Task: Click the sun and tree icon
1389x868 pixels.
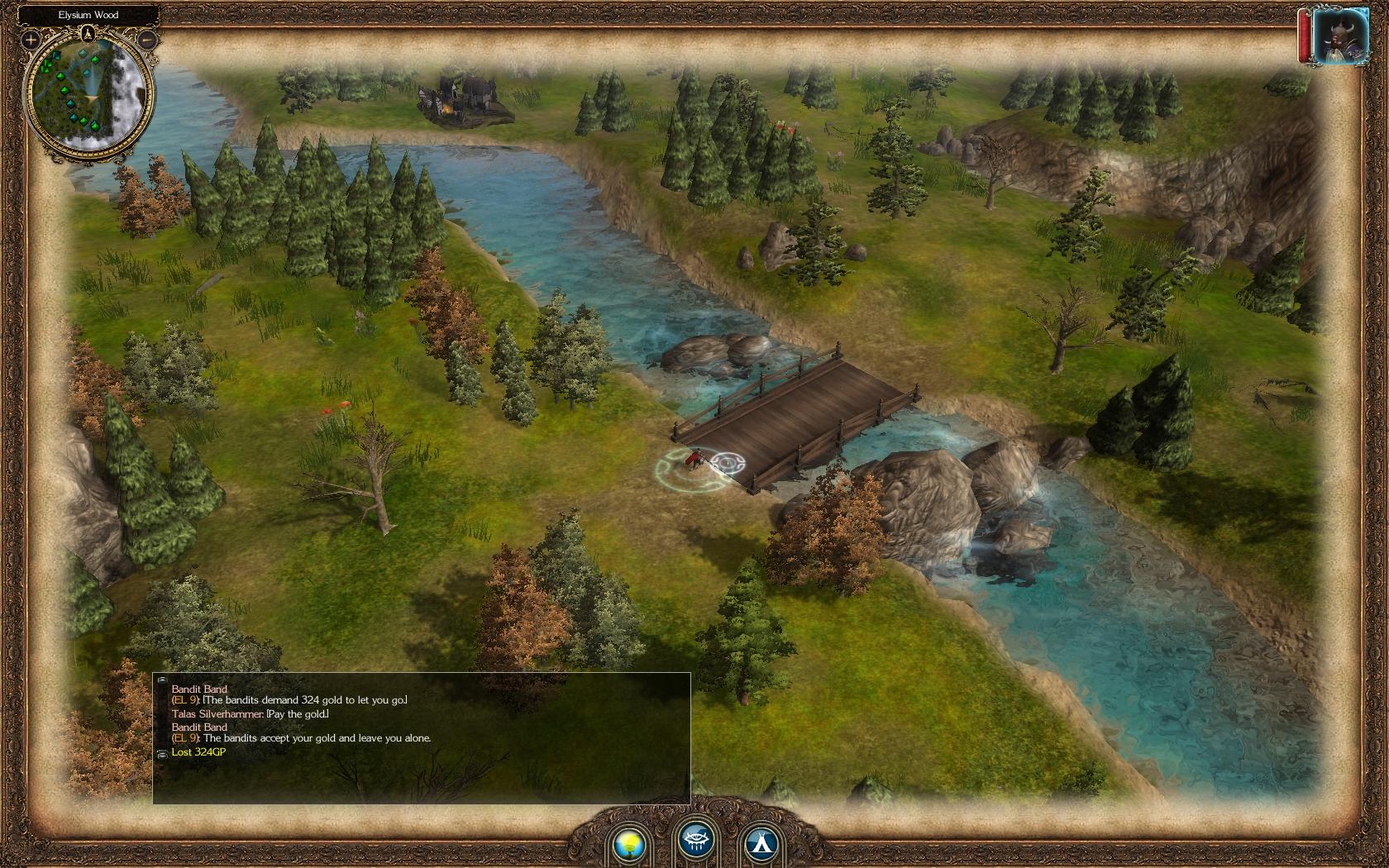Action: 628,842
